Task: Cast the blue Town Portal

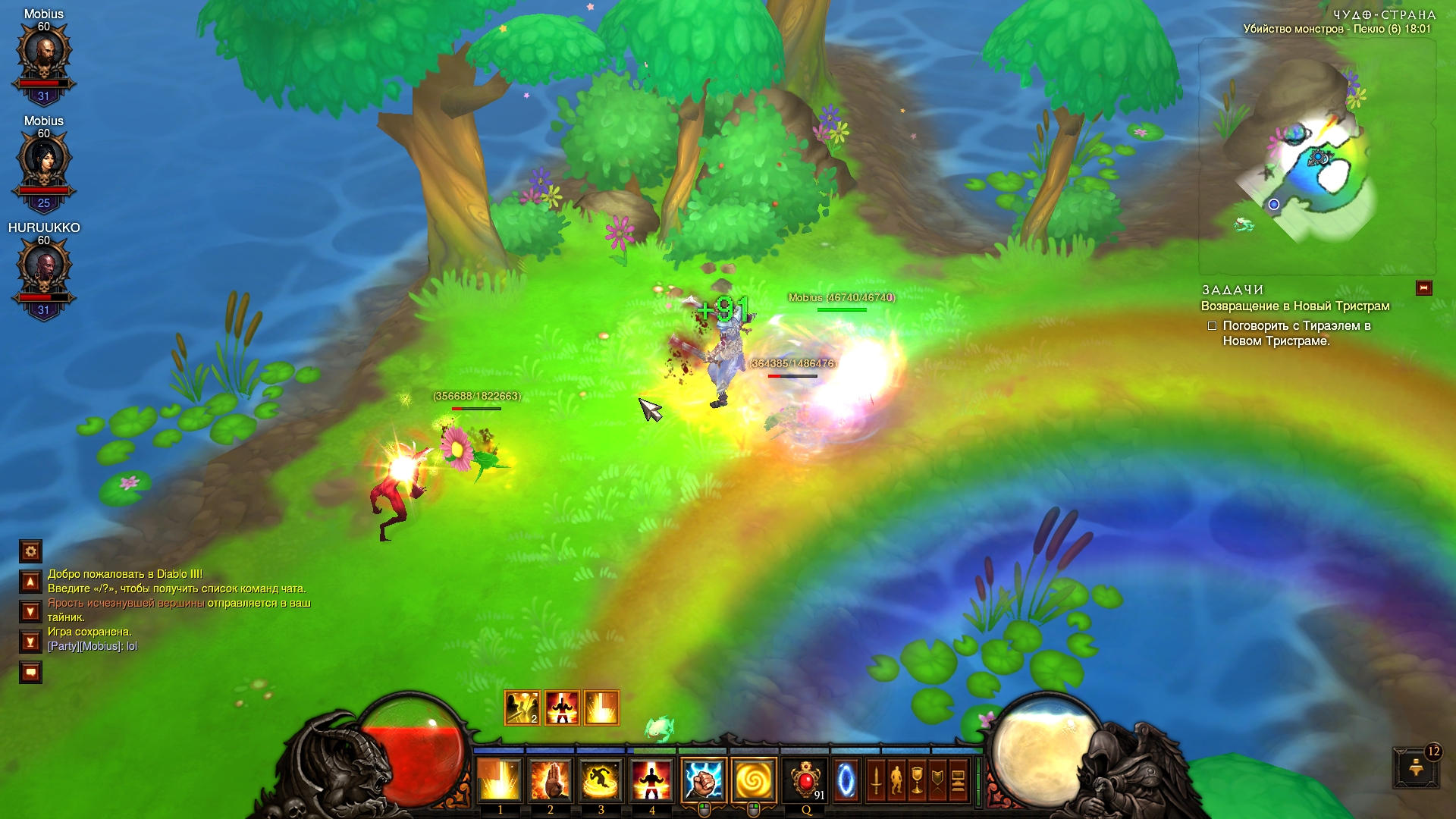Action: coord(846,780)
